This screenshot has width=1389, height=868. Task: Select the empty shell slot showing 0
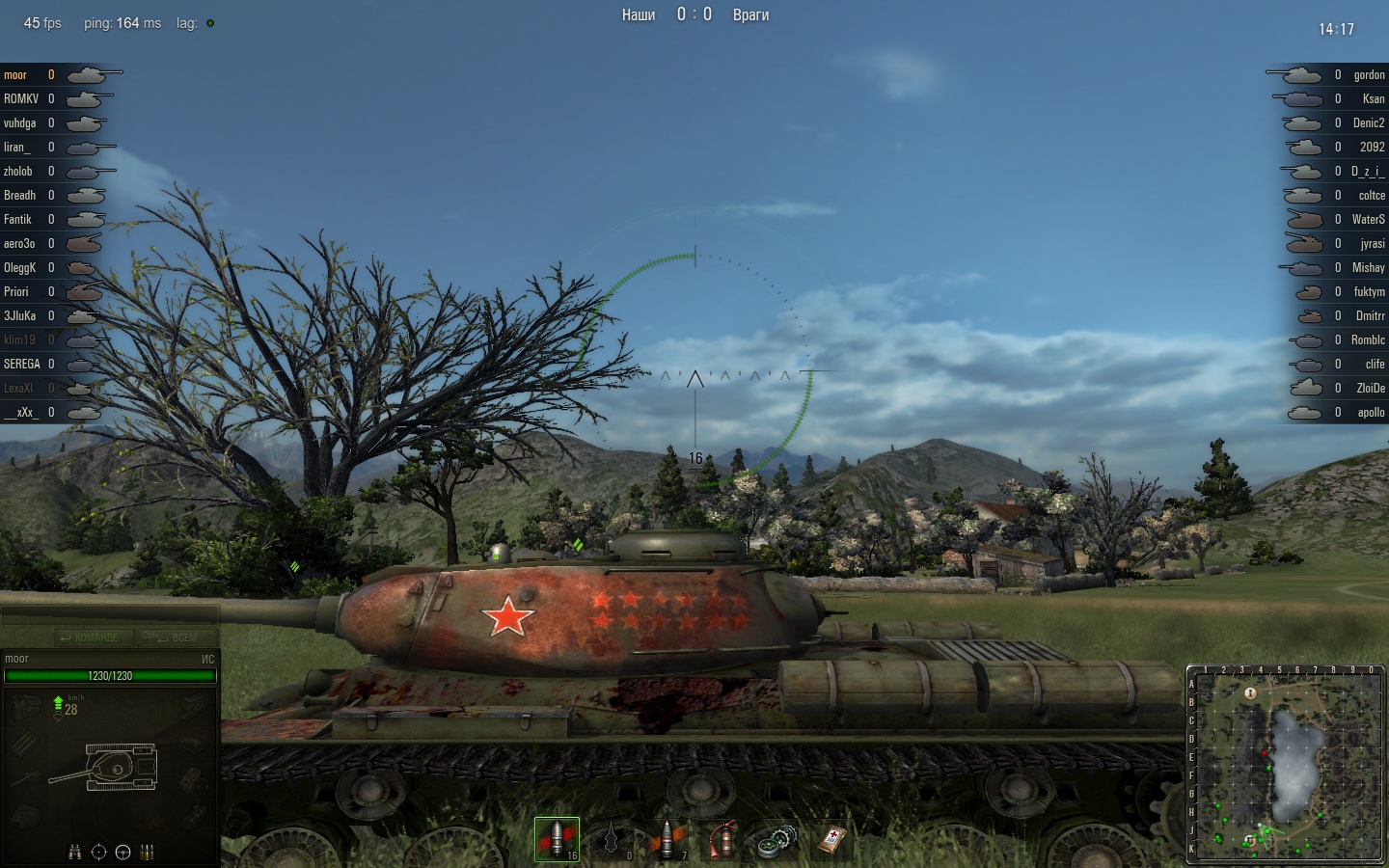point(612,839)
